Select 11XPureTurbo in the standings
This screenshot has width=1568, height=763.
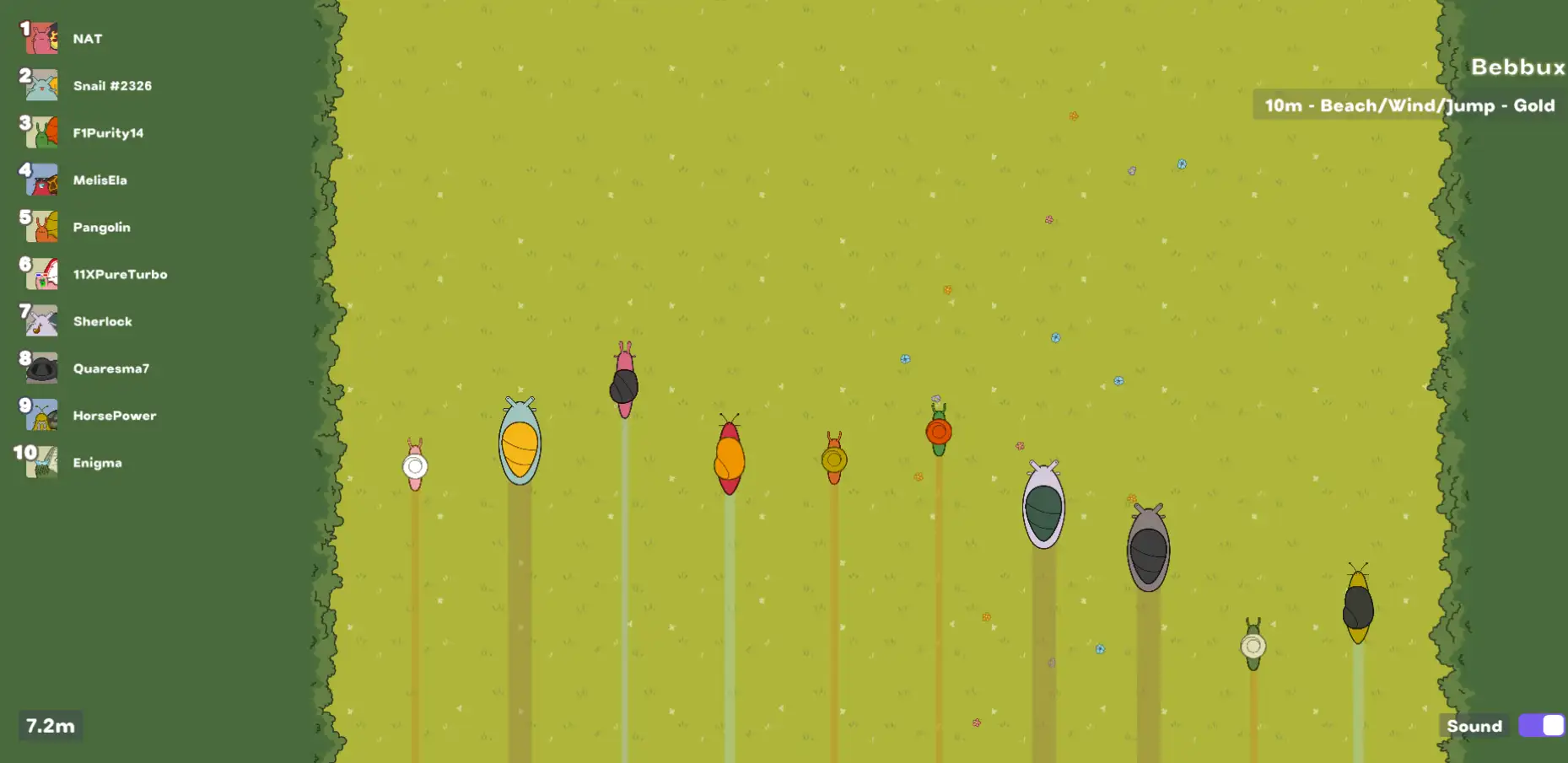(x=120, y=275)
